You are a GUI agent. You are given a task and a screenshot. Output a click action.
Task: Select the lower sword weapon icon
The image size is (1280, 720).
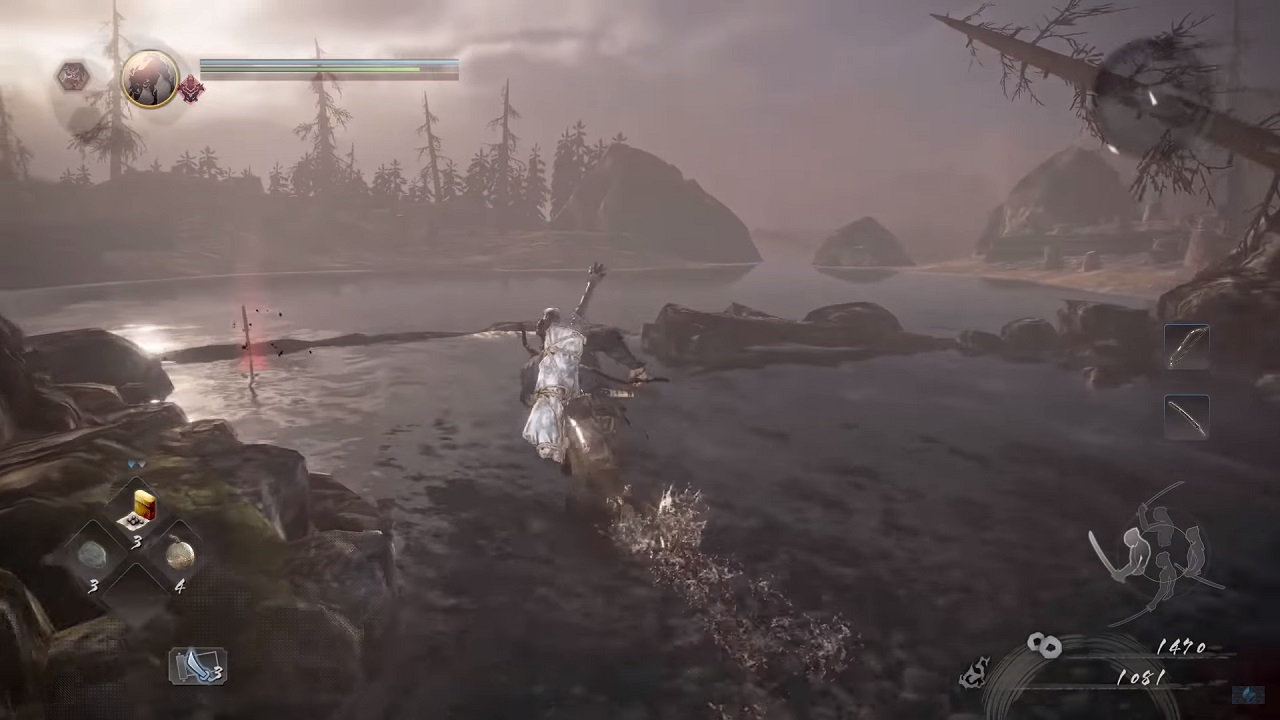click(1187, 415)
